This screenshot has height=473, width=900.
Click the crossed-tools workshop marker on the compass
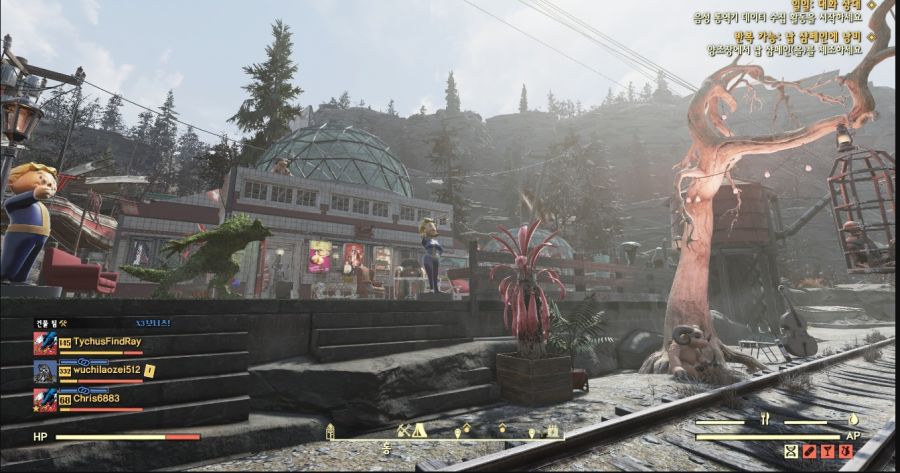pyautogui.click(x=403, y=430)
